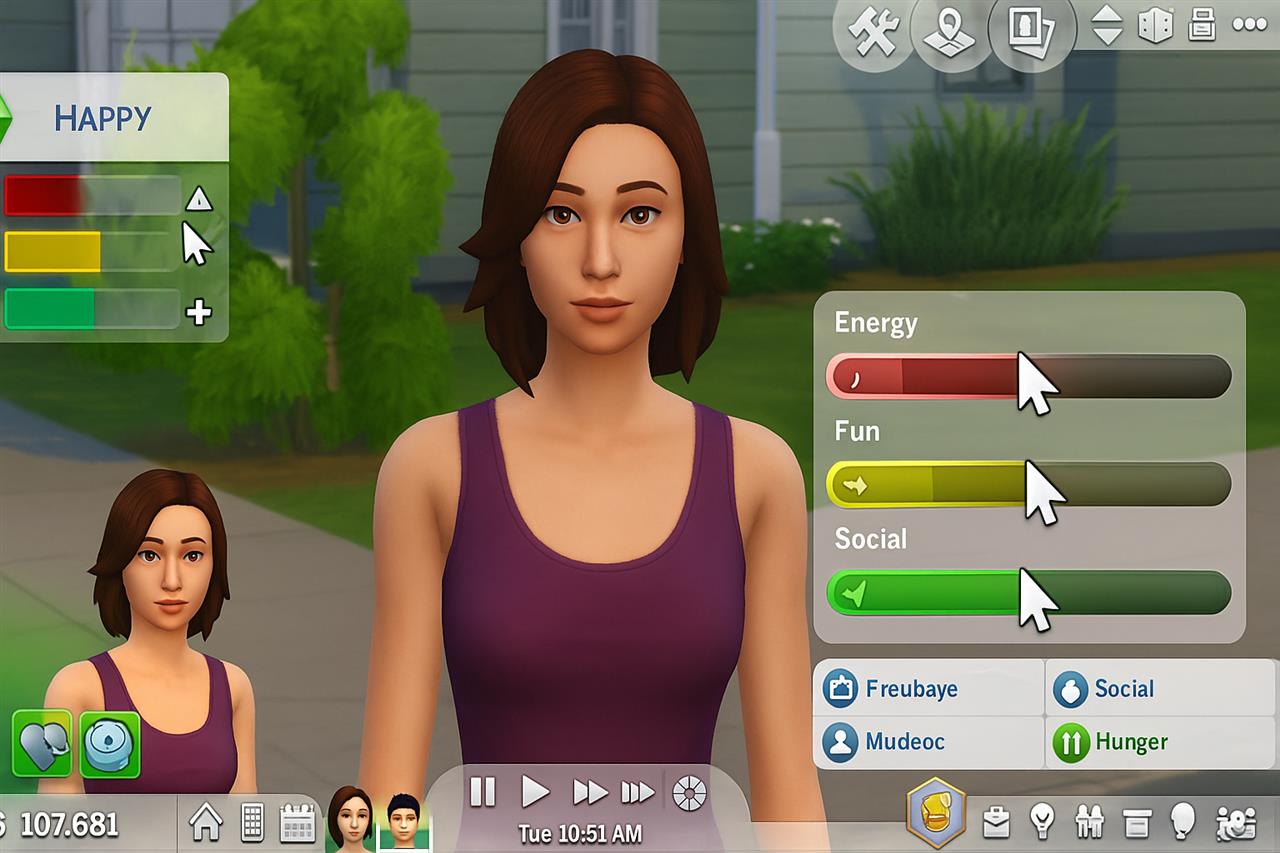Pause the game simulation
The image size is (1280, 853).
pyautogui.click(x=484, y=794)
